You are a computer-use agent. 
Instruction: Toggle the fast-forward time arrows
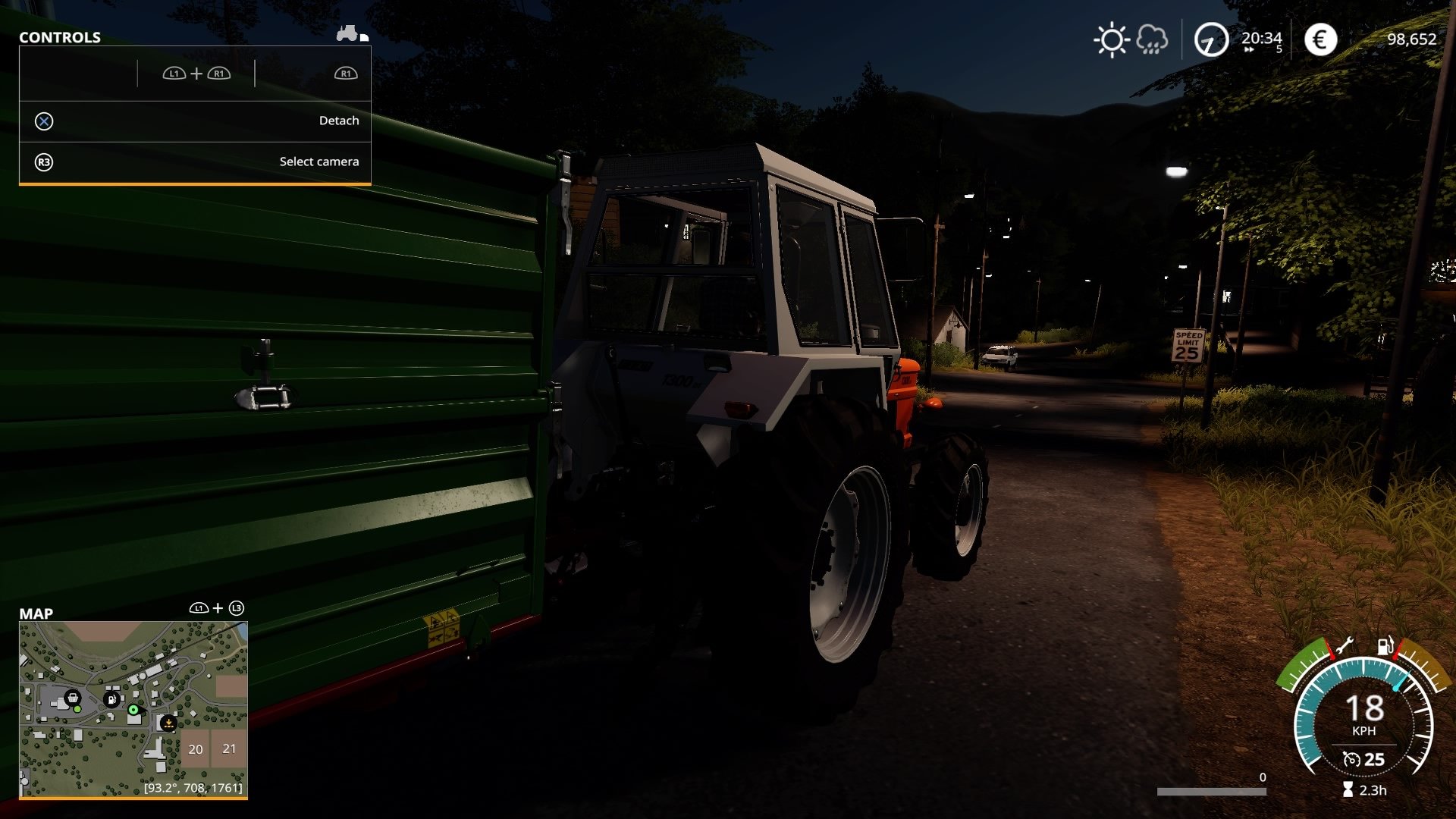click(x=1249, y=49)
